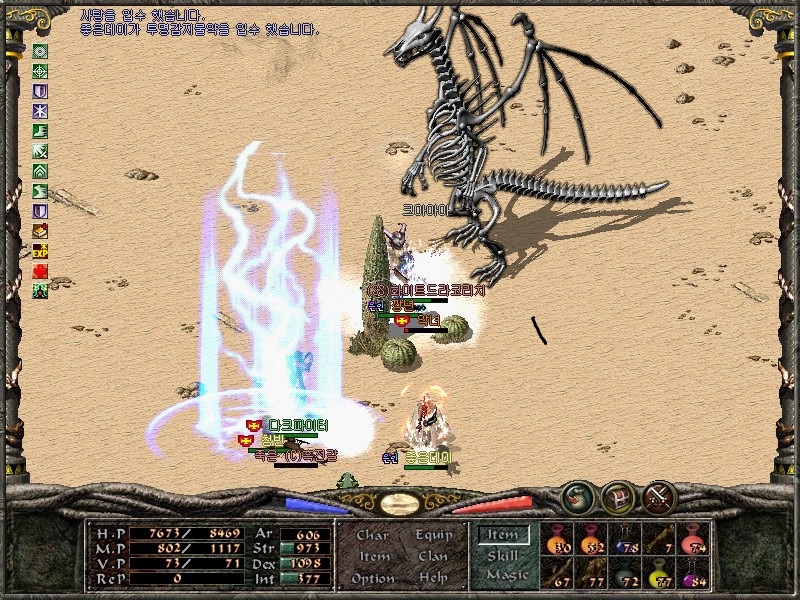The width and height of the screenshot is (800, 600).
Task: Open the Clan menu
Action: tap(434, 556)
